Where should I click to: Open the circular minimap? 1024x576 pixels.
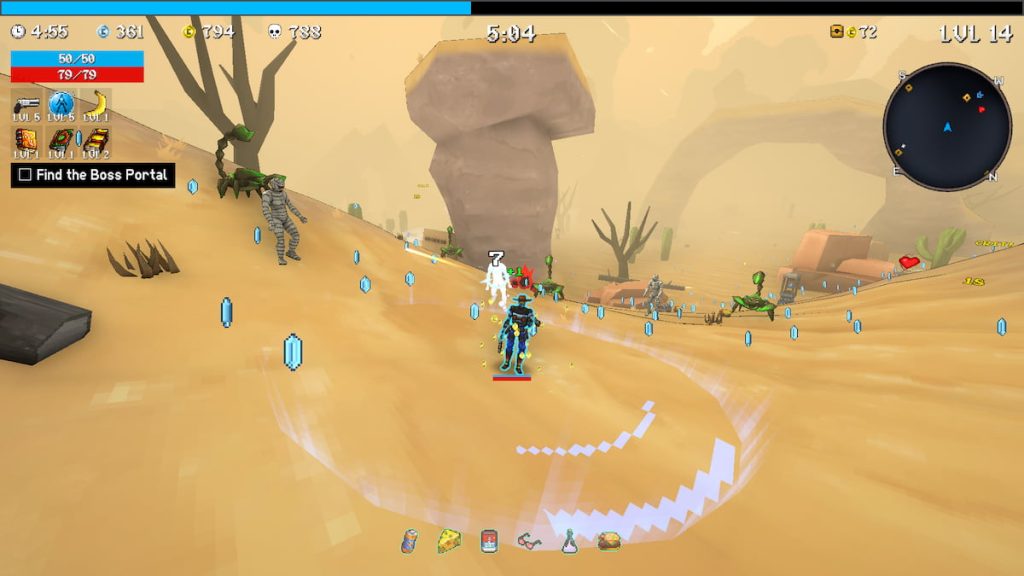click(947, 127)
